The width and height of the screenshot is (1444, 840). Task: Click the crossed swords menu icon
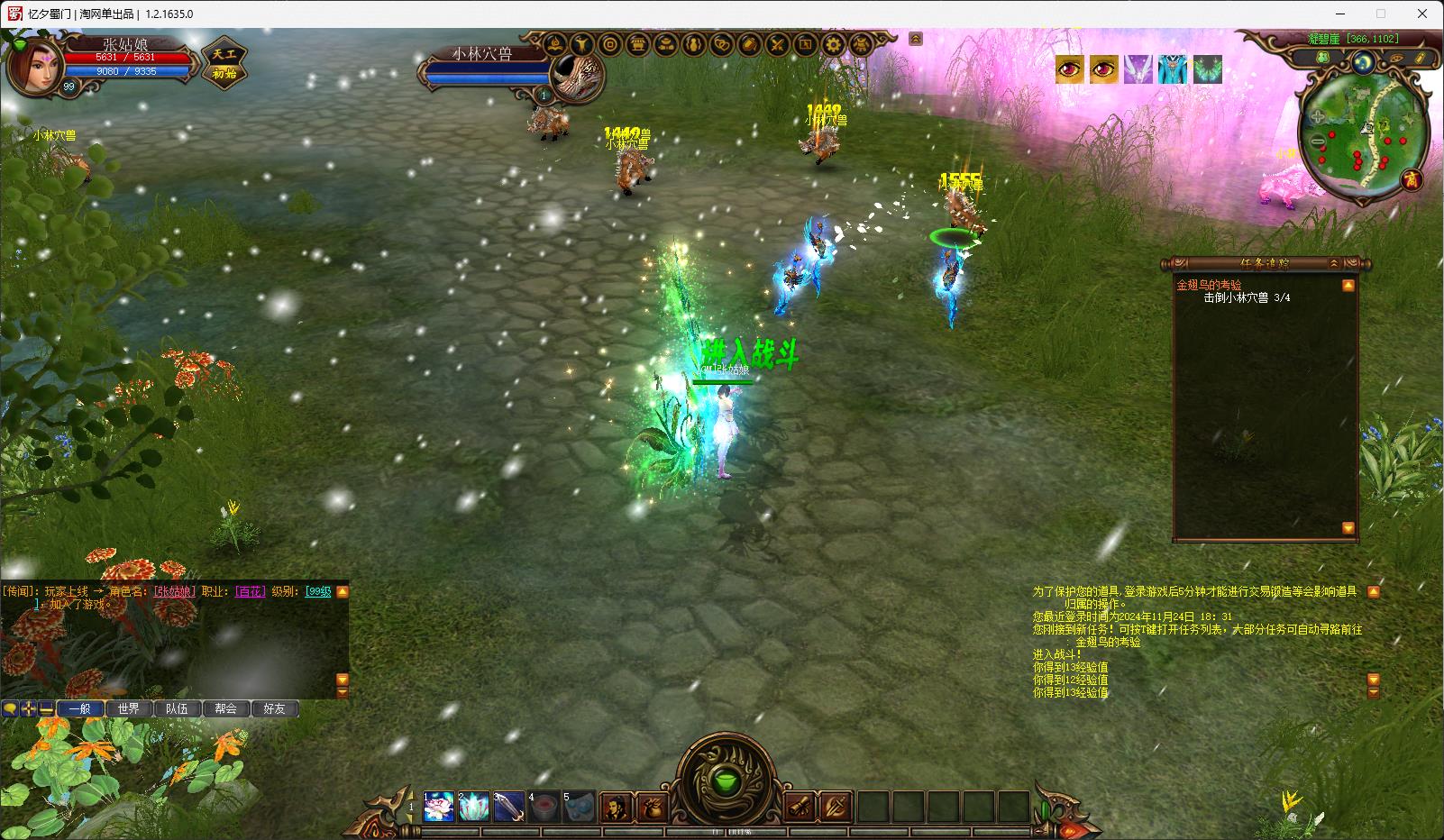pyautogui.click(x=778, y=44)
